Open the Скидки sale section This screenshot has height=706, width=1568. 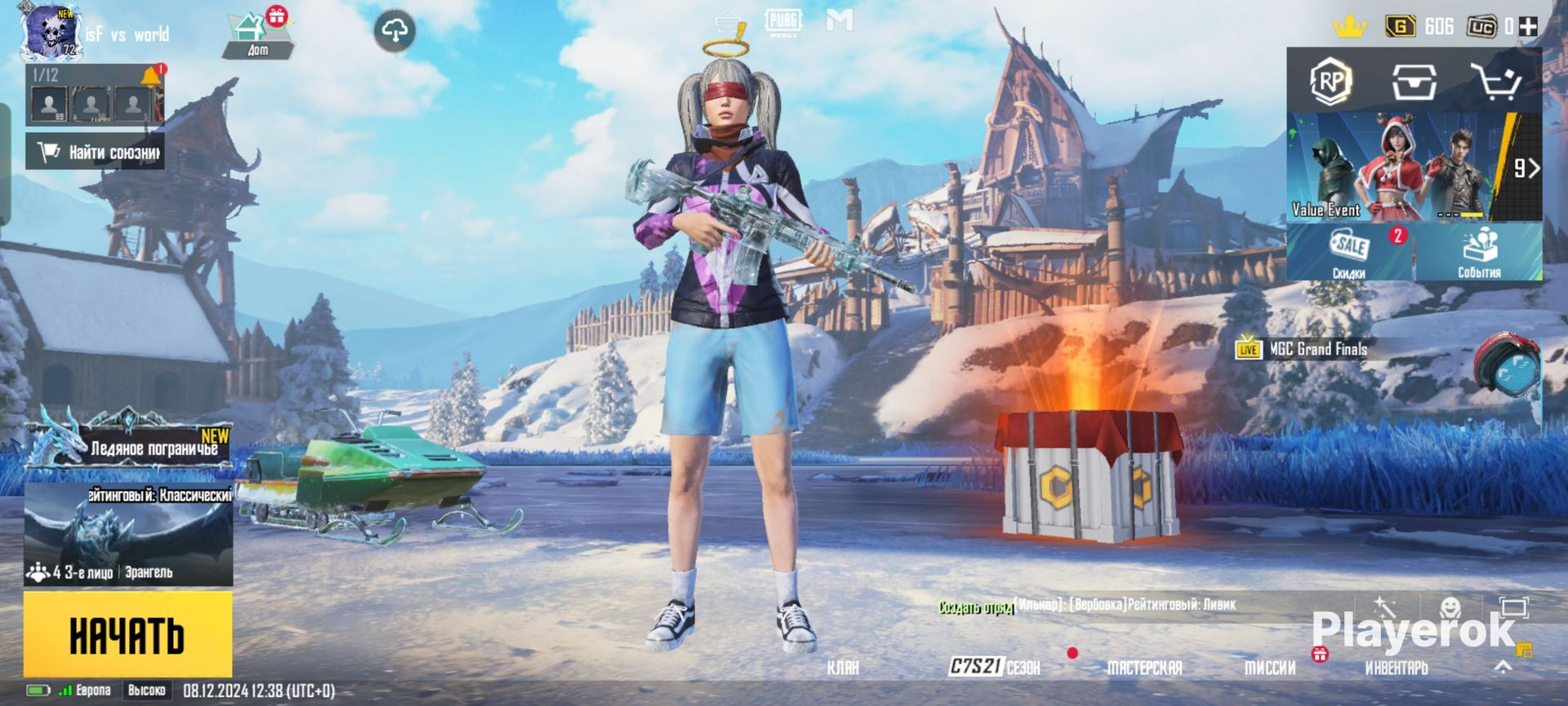coord(1349,253)
